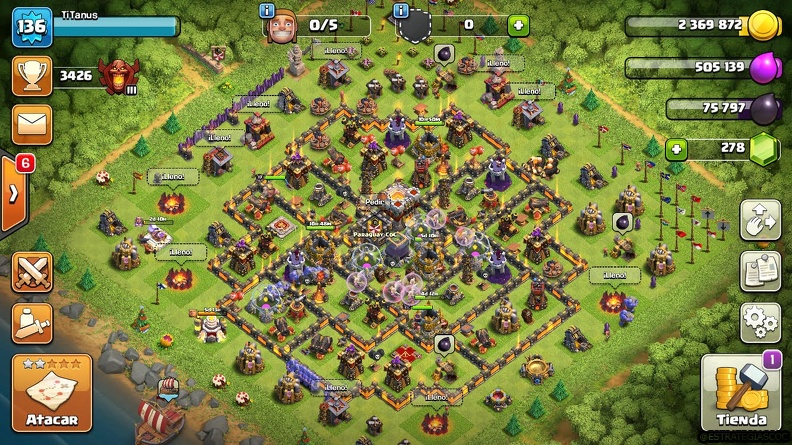
Task: Expand the side panel arrow tab
Action: [x=14, y=193]
